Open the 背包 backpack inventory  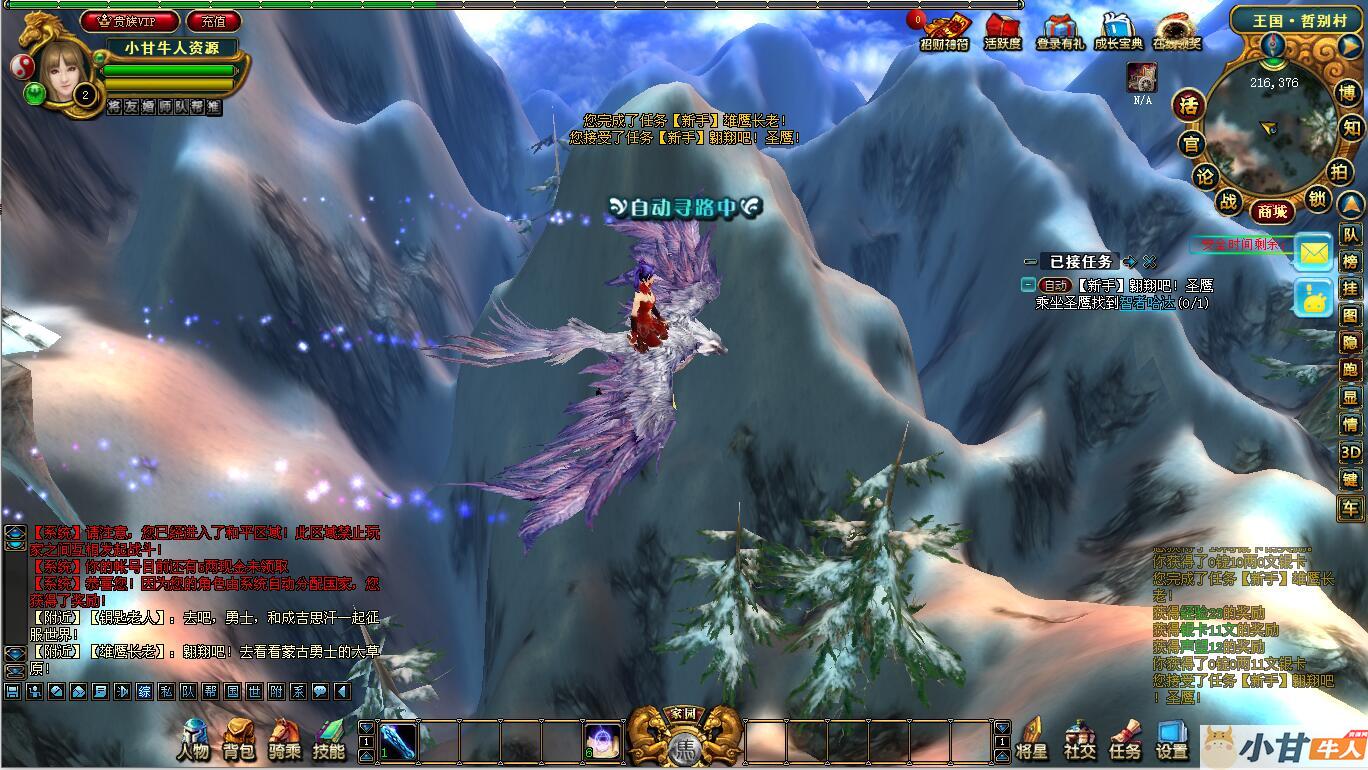click(x=238, y=740)
